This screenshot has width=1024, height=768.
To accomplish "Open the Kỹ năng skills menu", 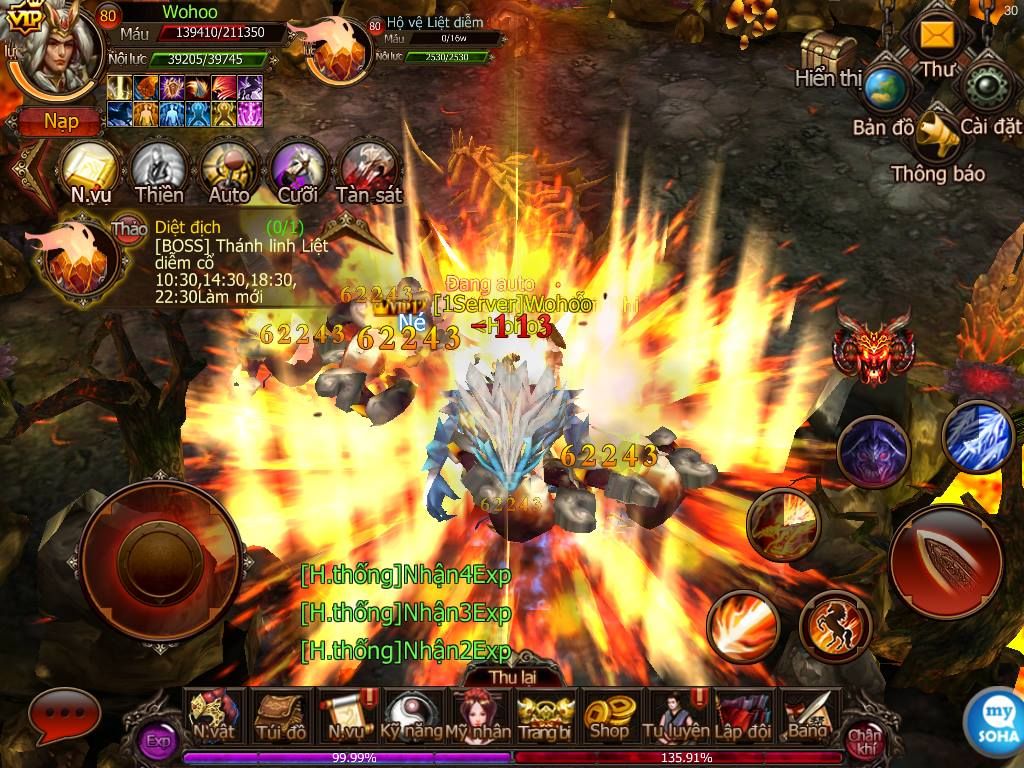I will click(411, 714).
